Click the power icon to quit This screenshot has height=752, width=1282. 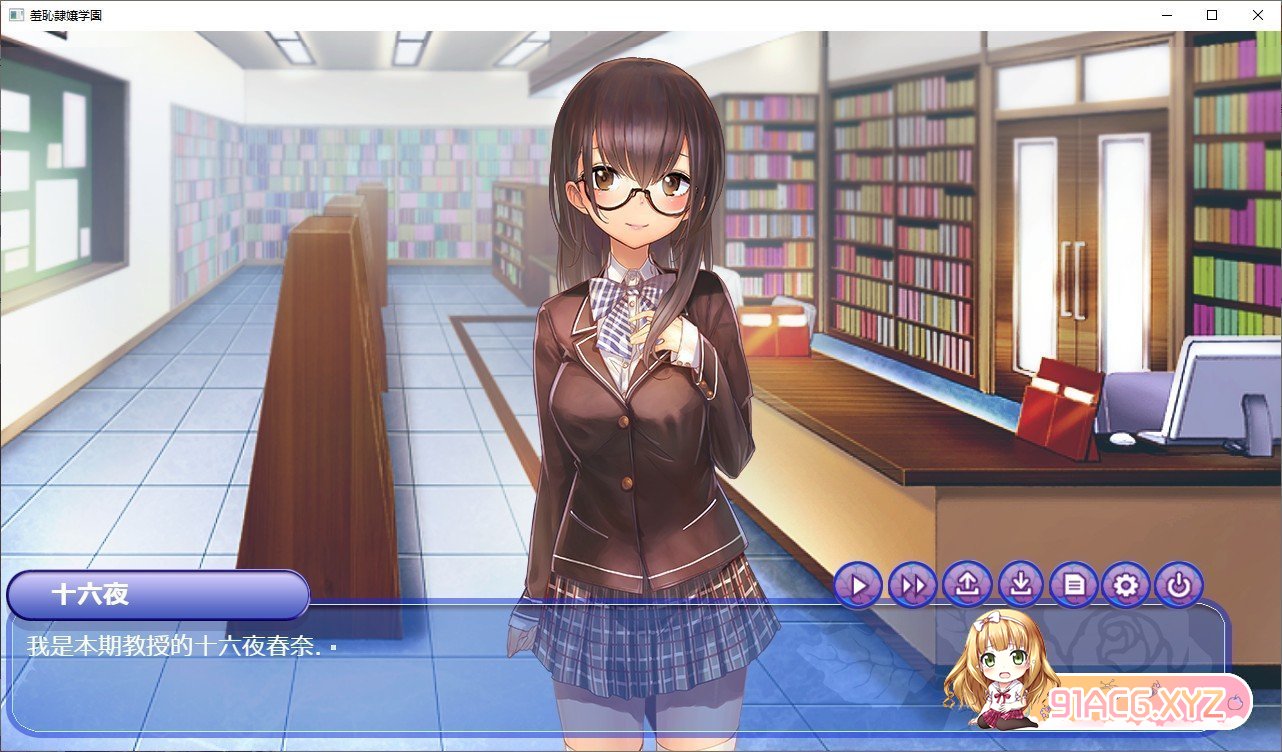point(1179,585)
